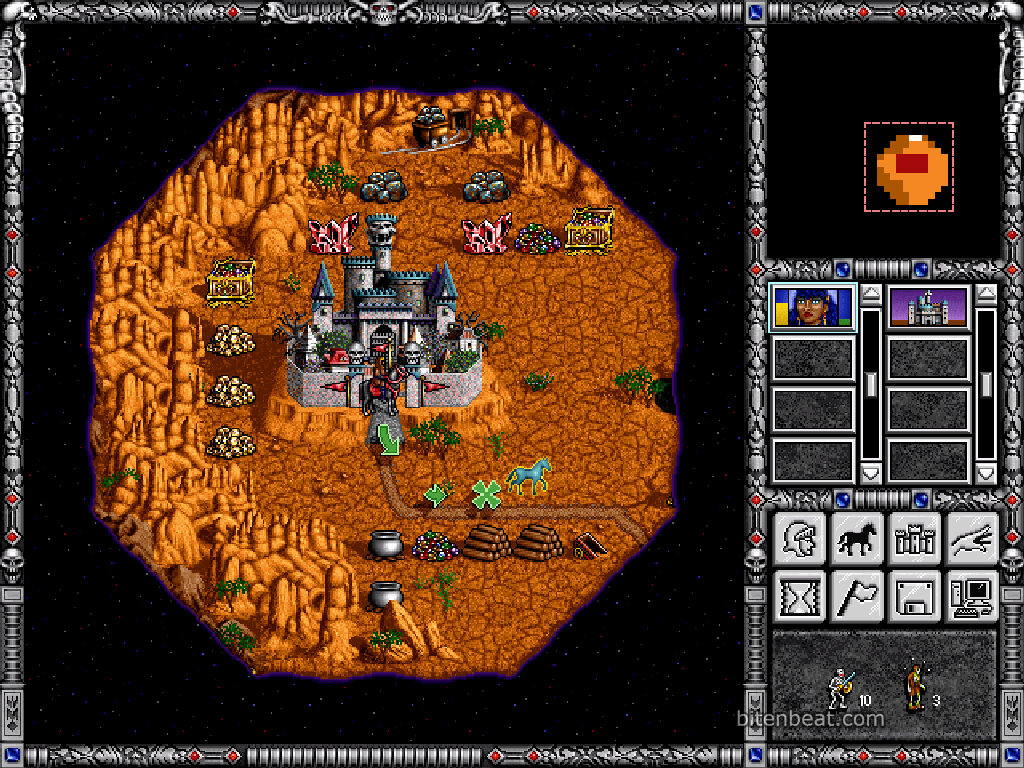Select the hero portrait in the hero list
Image resolution: width=1024 pixels, height=768 pixels.
[813, 307]
